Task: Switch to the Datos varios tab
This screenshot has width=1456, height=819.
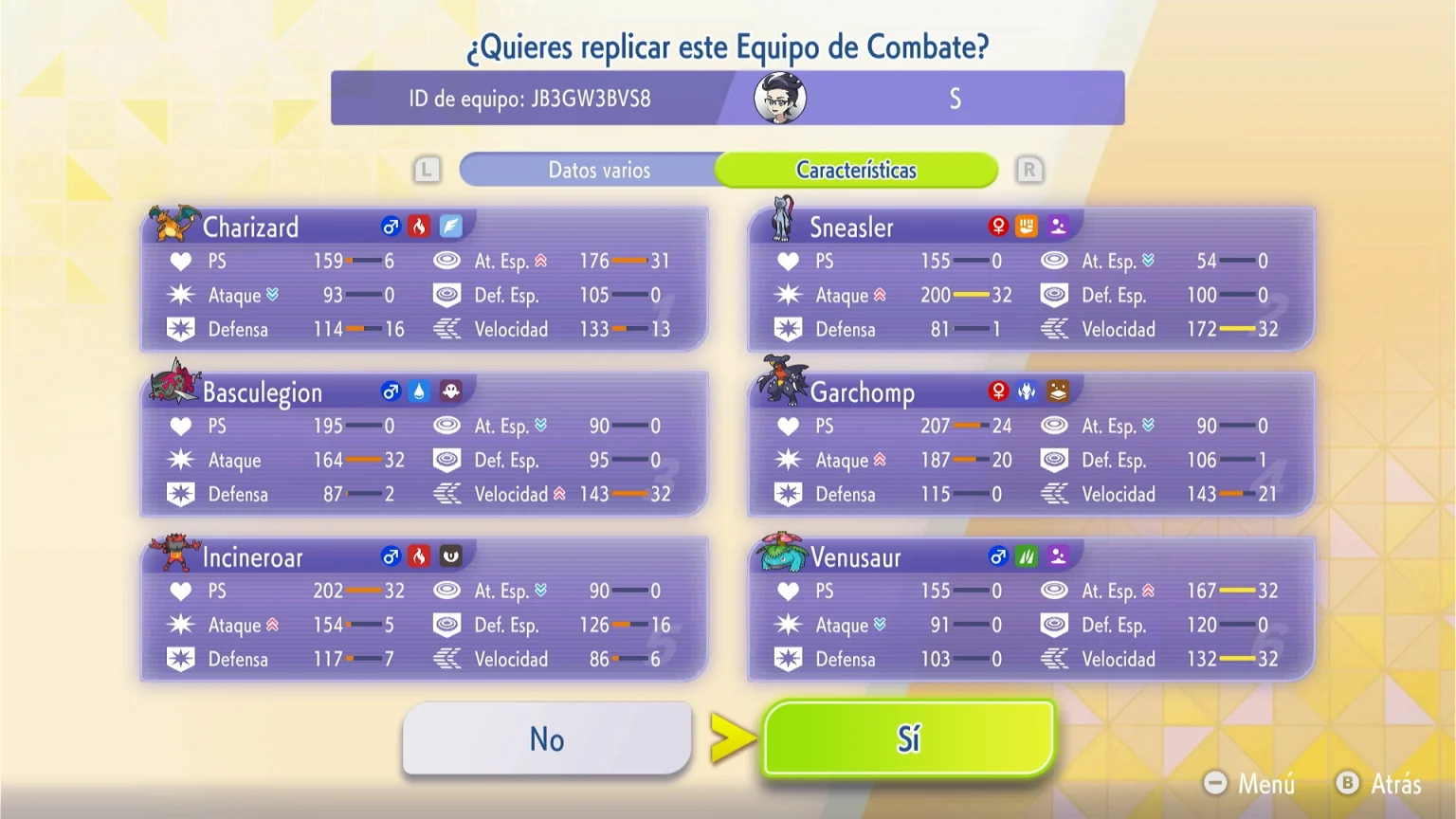Action: click(598, 170)
